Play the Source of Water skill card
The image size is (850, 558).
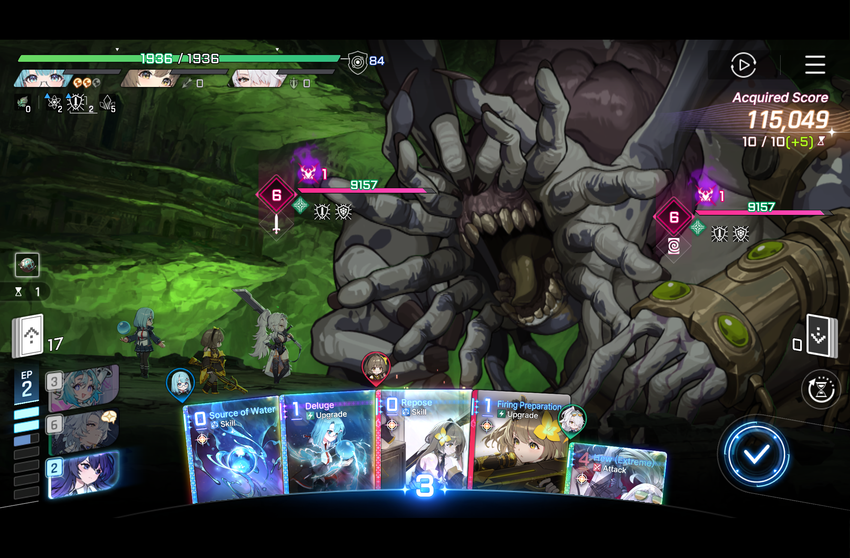pos(232,448)
